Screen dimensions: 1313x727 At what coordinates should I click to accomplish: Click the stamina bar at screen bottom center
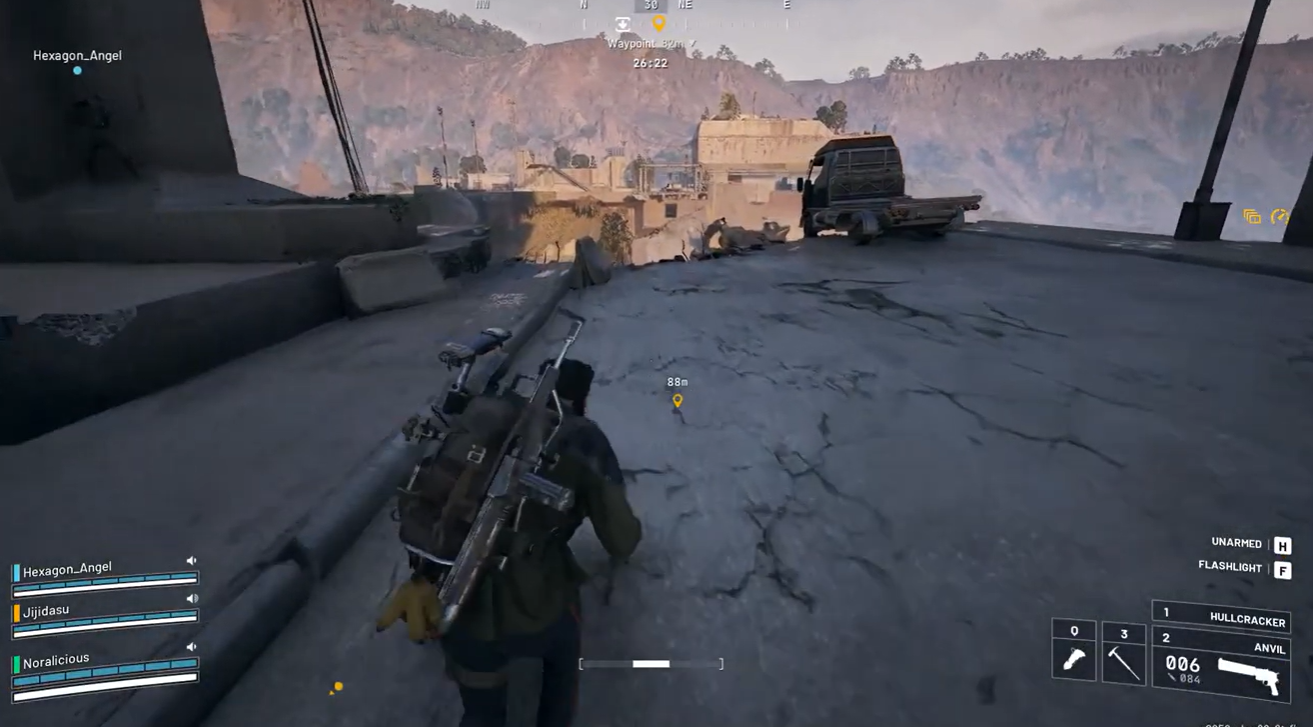[650, 662]
